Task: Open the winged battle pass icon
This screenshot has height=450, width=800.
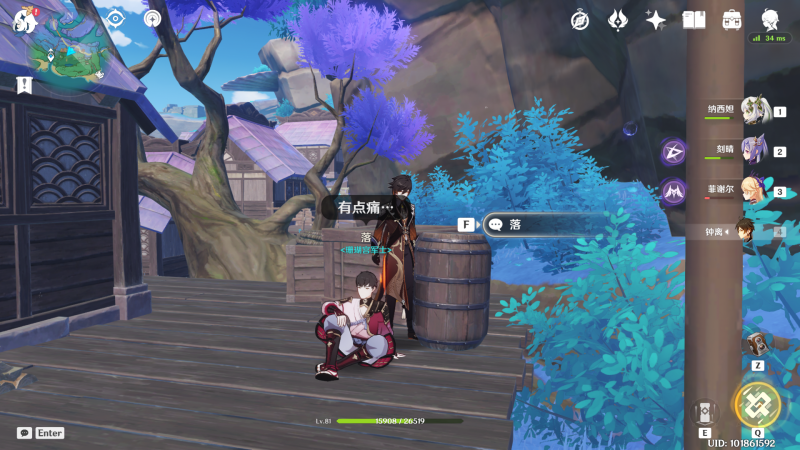Action: click(x=618, y=20)
